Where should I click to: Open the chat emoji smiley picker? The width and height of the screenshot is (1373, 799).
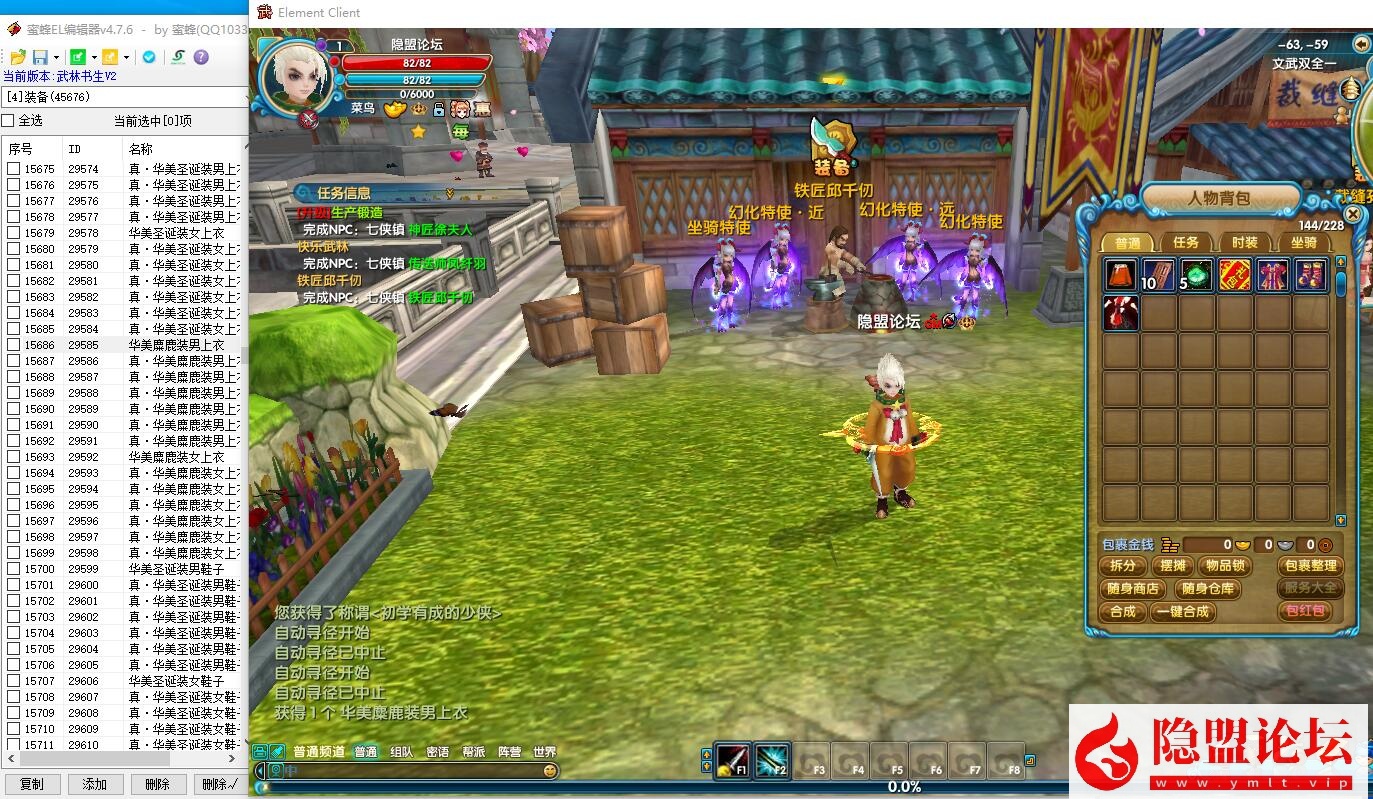pyautogui.click(x=550, y=771)
